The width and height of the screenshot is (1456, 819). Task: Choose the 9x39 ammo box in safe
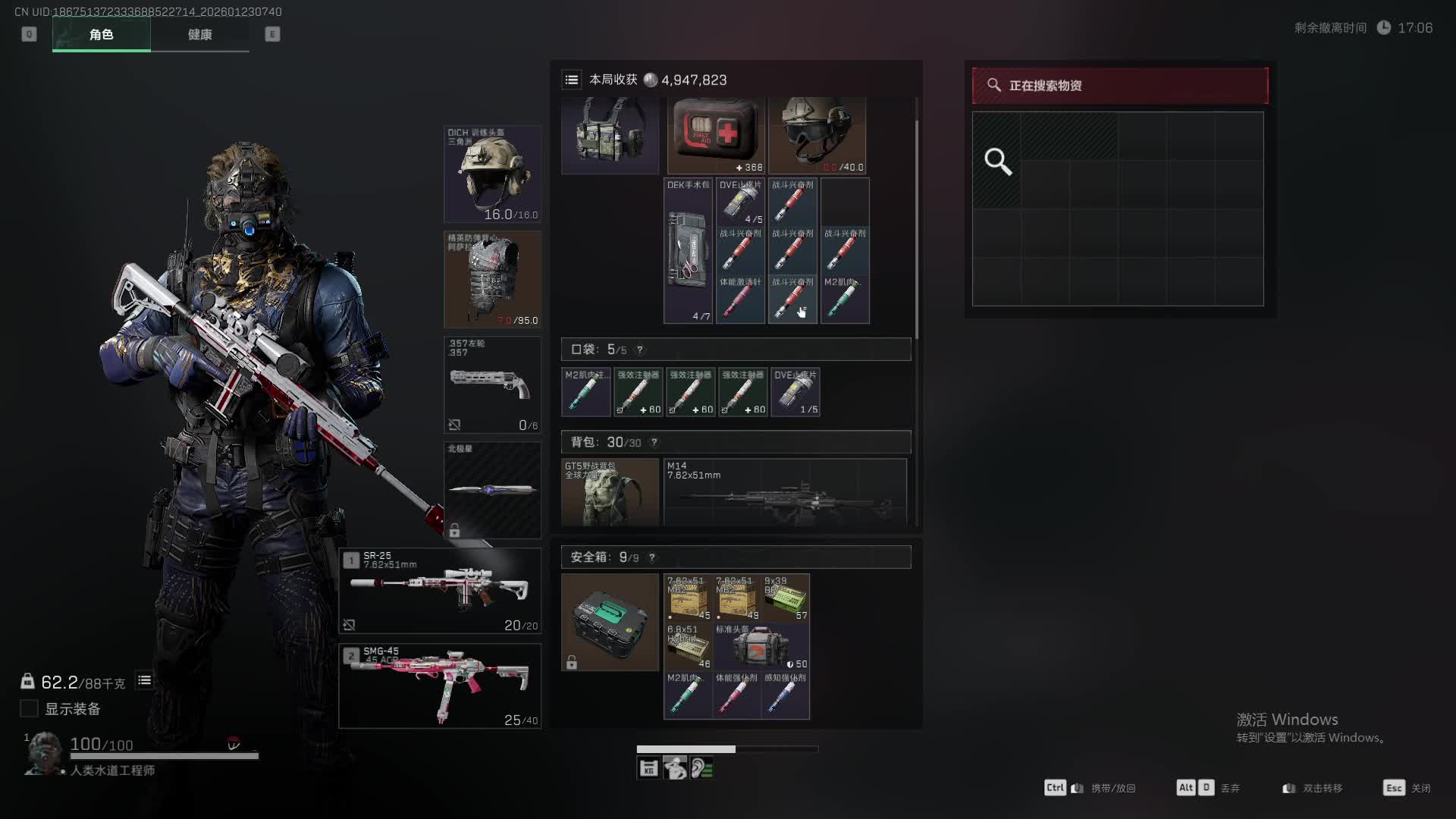786,598
